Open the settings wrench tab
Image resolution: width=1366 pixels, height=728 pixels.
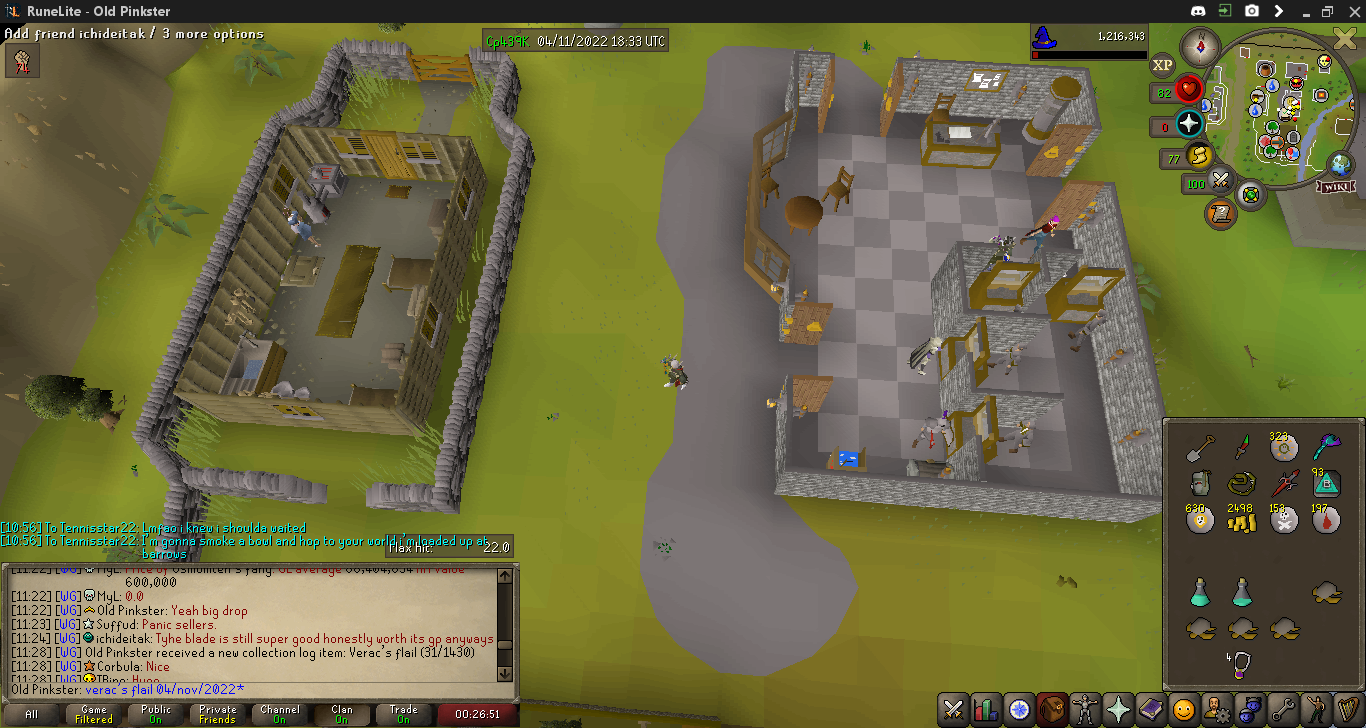click(x=1283, y=709)
